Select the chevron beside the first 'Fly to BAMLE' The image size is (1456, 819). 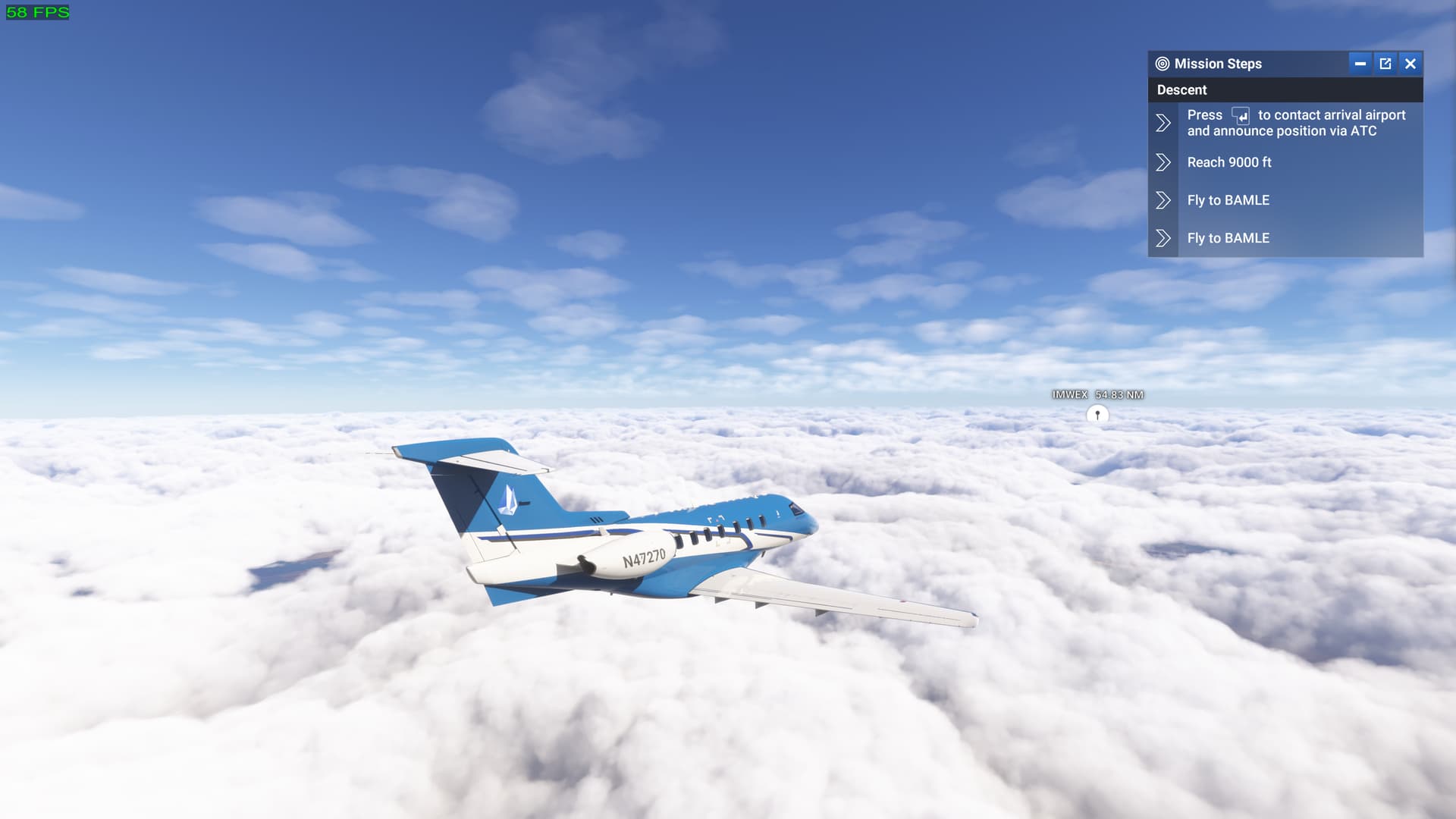click(1164, 199)
